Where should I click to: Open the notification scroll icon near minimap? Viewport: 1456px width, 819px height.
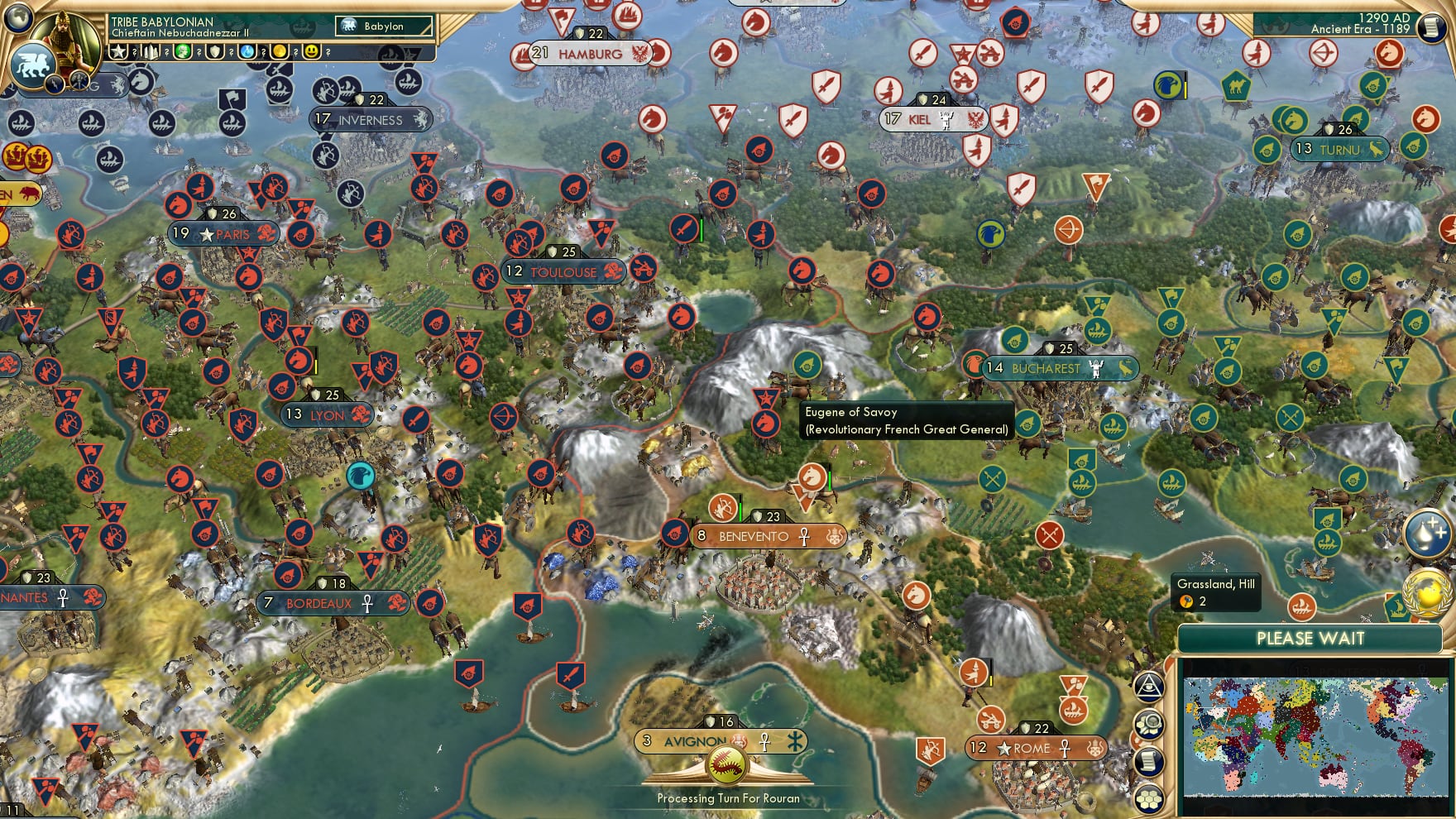pyautogui.click(x=1150, y=760)
